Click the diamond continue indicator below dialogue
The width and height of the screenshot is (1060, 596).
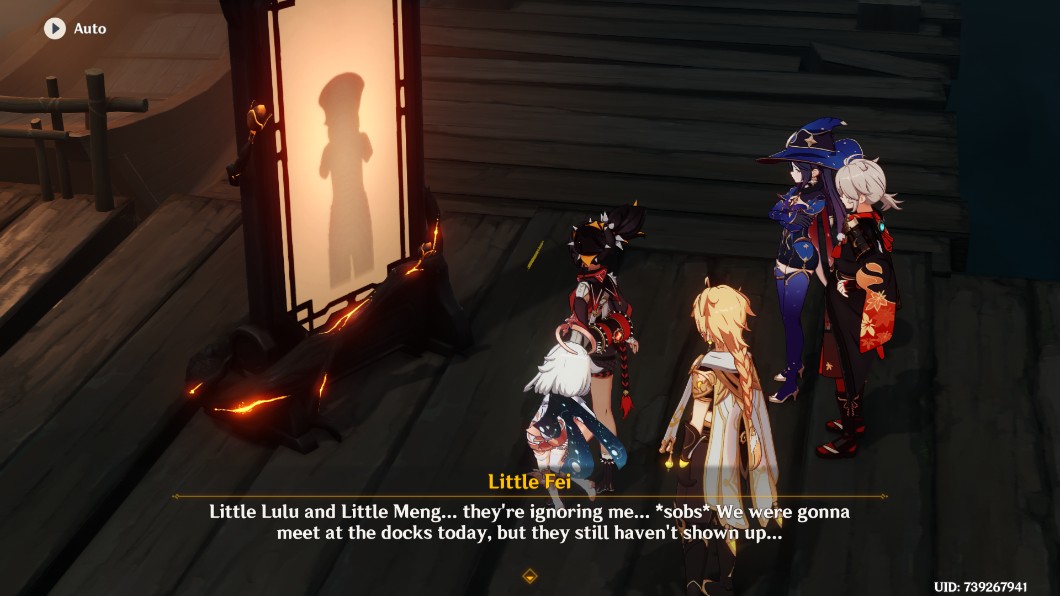(x=530, y=576)
